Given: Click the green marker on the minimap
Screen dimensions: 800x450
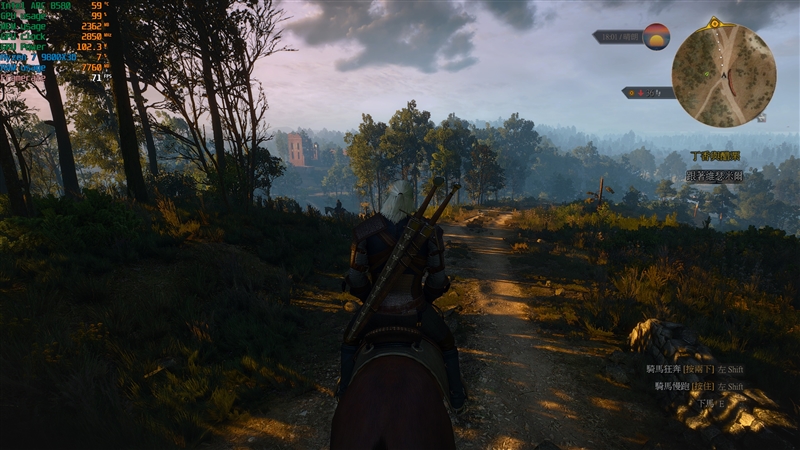Looking at the screenshot, I should click(x=706, y=74).
